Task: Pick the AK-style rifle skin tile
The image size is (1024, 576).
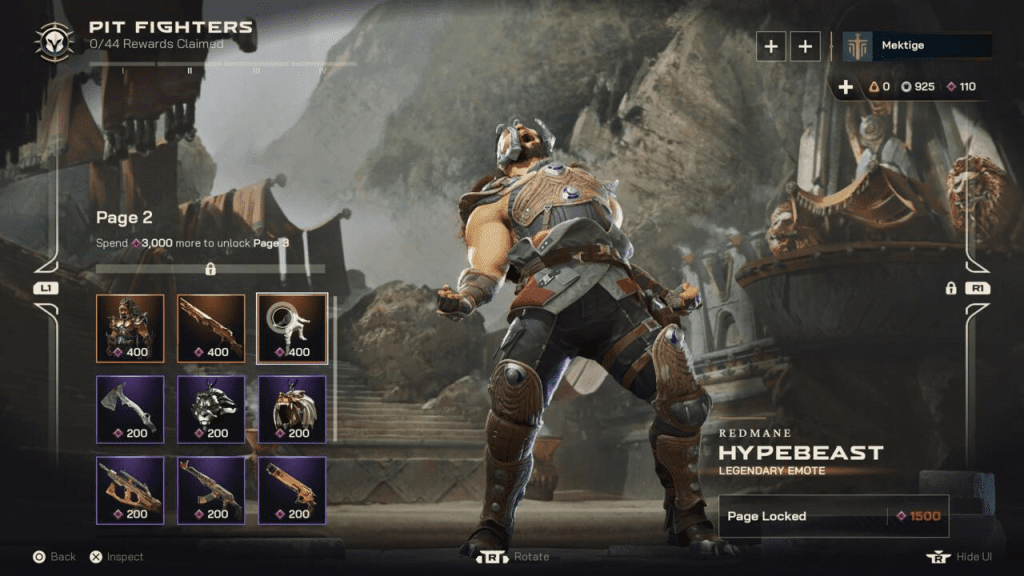Action: coord(211,490)
